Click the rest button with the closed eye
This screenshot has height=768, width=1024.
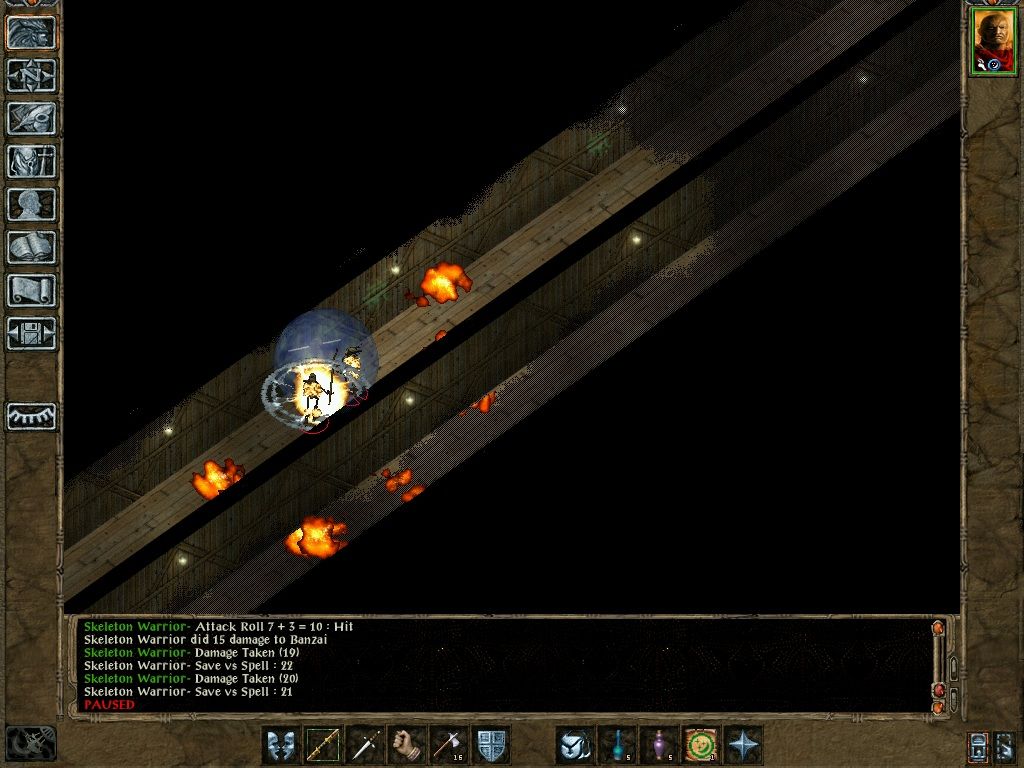click(32, 416)
